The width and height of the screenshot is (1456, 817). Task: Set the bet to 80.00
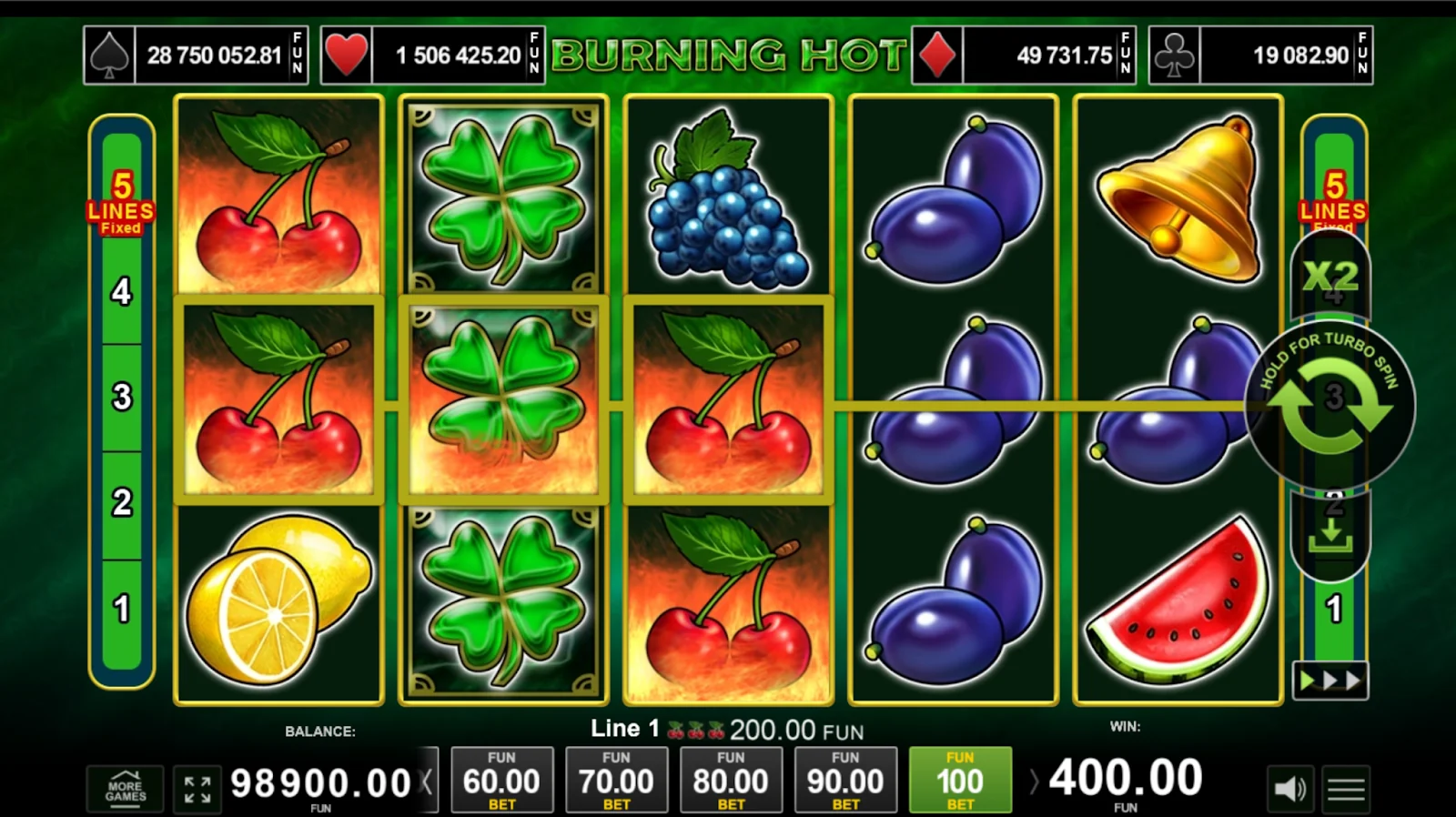(x=731, y=780)
